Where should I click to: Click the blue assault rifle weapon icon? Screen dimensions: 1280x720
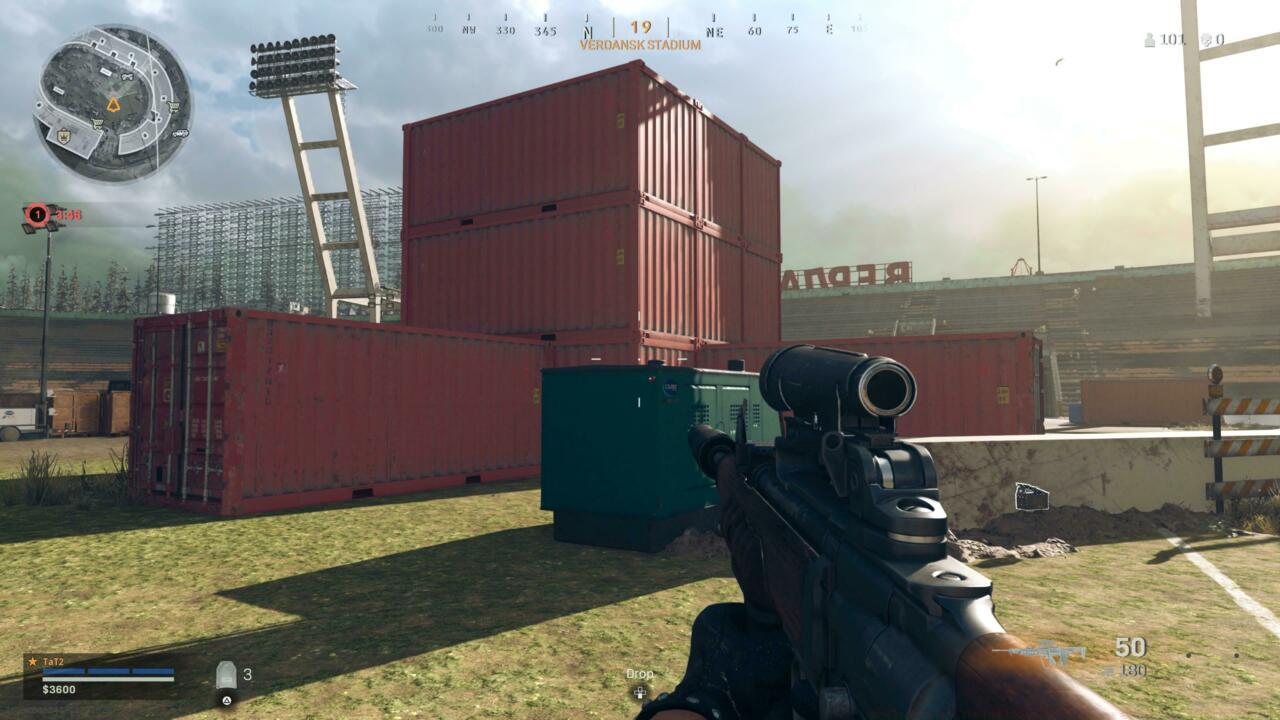(x=1050, y=652)
